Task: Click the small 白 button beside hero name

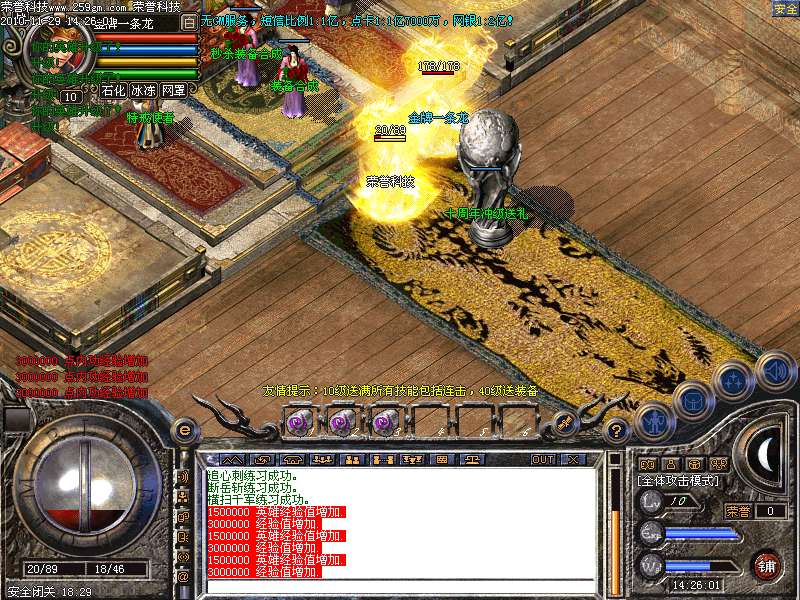Action: click(x=190, y=20)
